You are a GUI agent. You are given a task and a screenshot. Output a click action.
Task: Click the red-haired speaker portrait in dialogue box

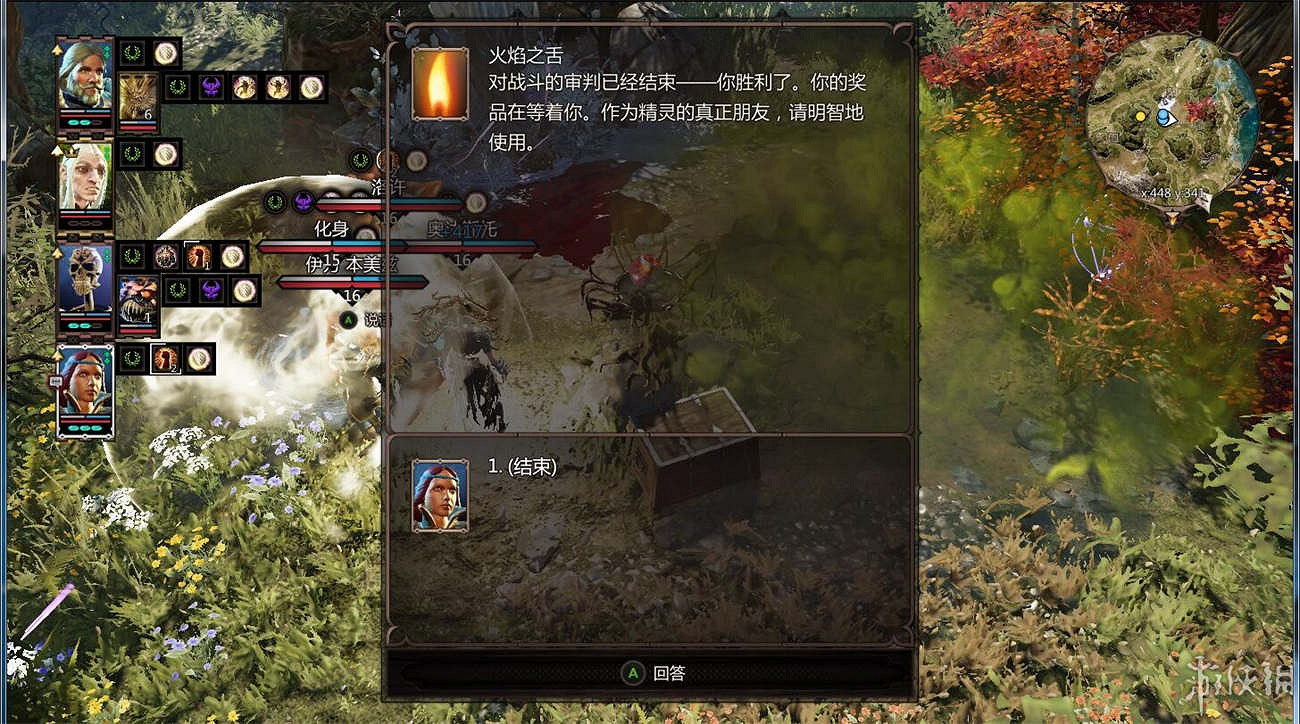tap(440, 492)
